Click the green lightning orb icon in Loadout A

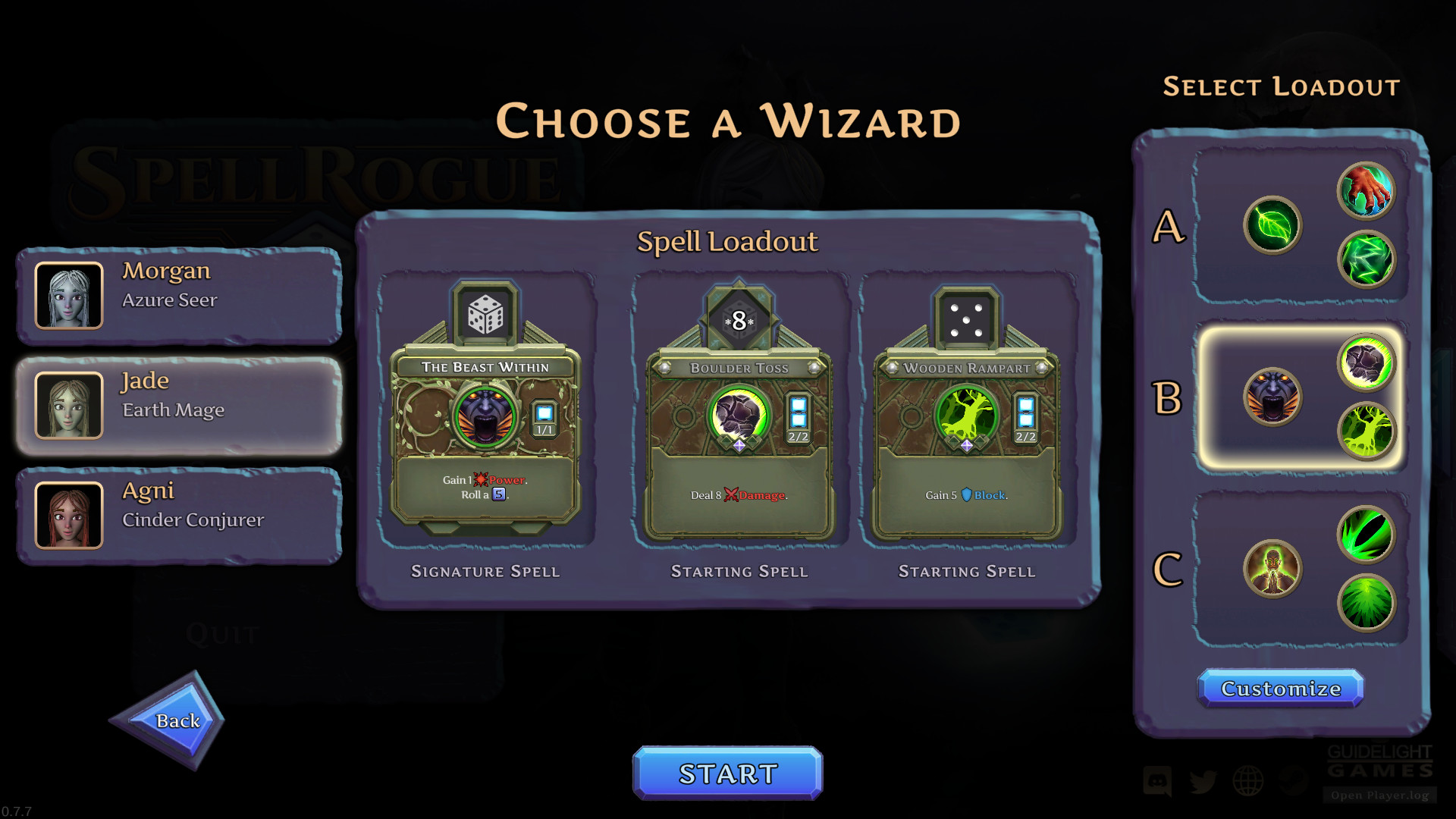coord(1367,260)
